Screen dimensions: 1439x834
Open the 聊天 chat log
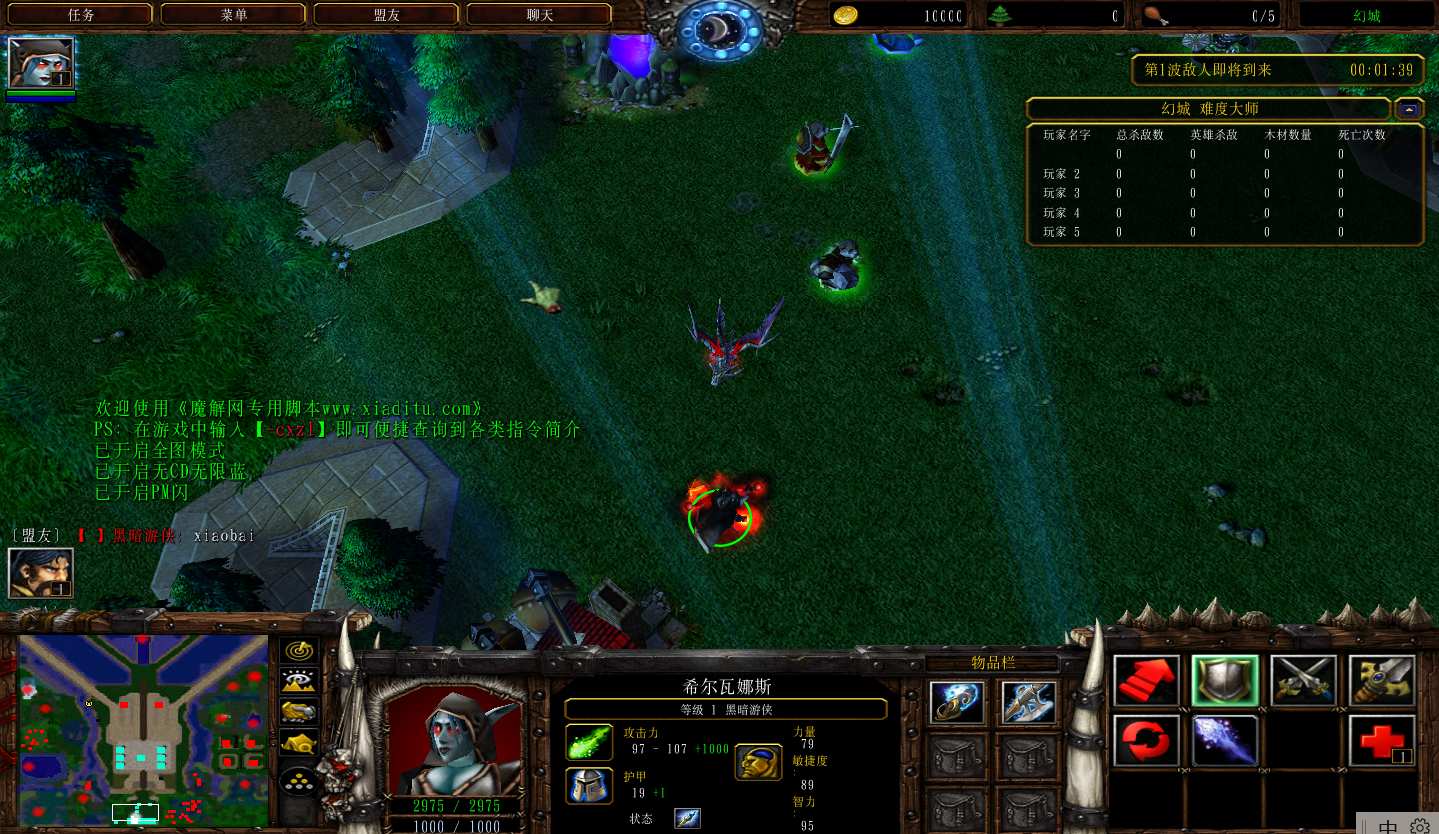(540, 15)
